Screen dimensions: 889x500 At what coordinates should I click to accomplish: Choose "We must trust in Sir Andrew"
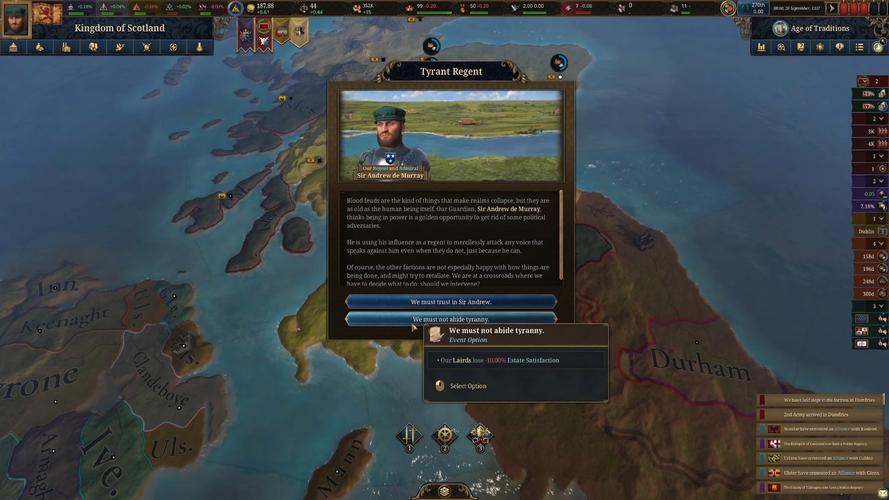coord(450,302)
